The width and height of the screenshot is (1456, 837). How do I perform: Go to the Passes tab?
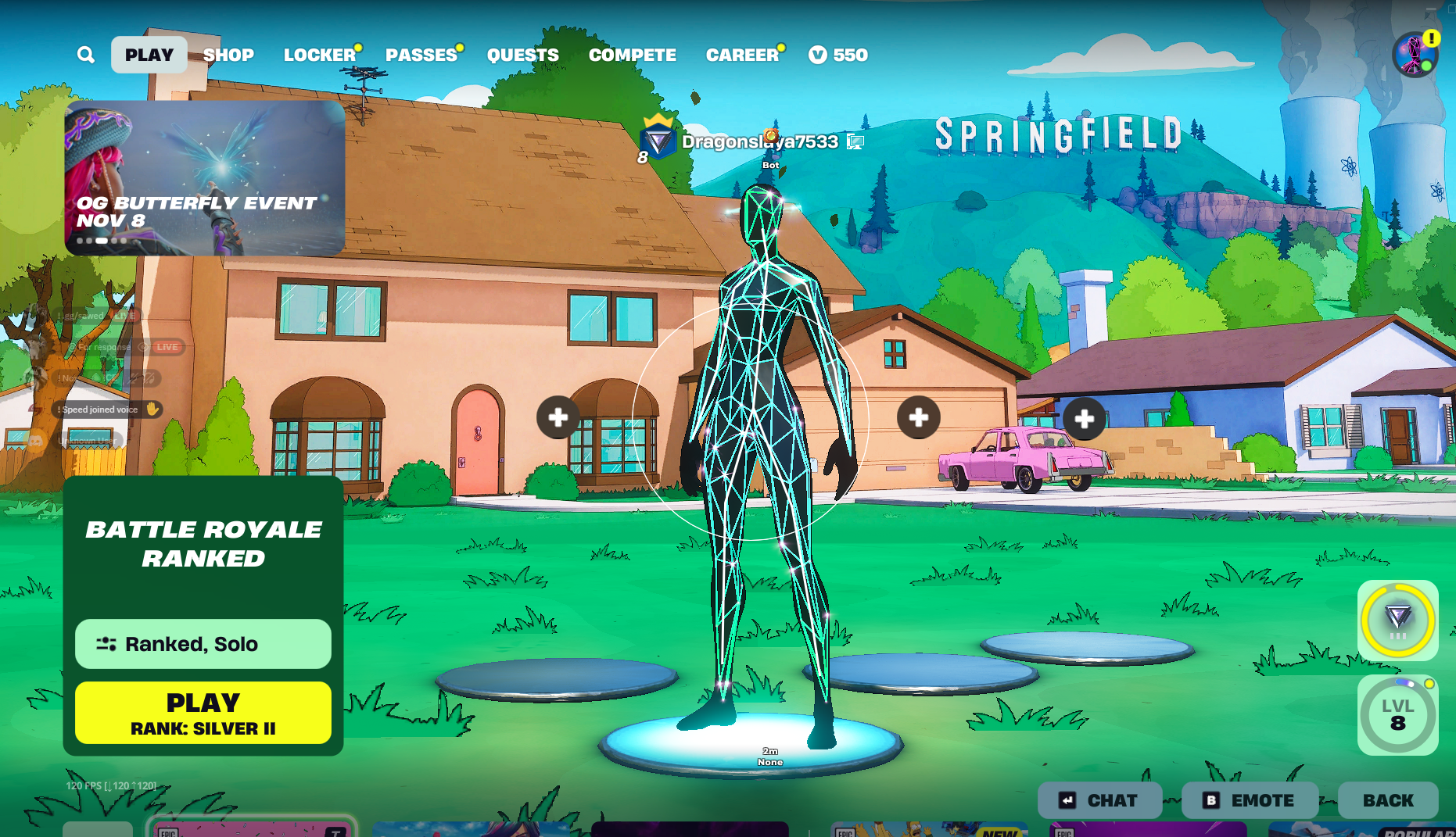[x=421, y=55]
